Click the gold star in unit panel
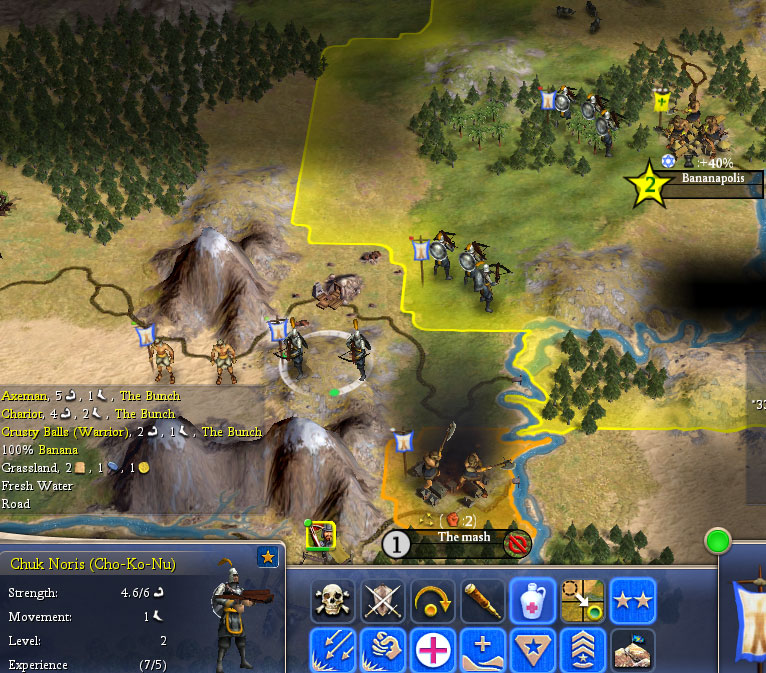Screen dimensions: 766x673 [x=268, y=558]
